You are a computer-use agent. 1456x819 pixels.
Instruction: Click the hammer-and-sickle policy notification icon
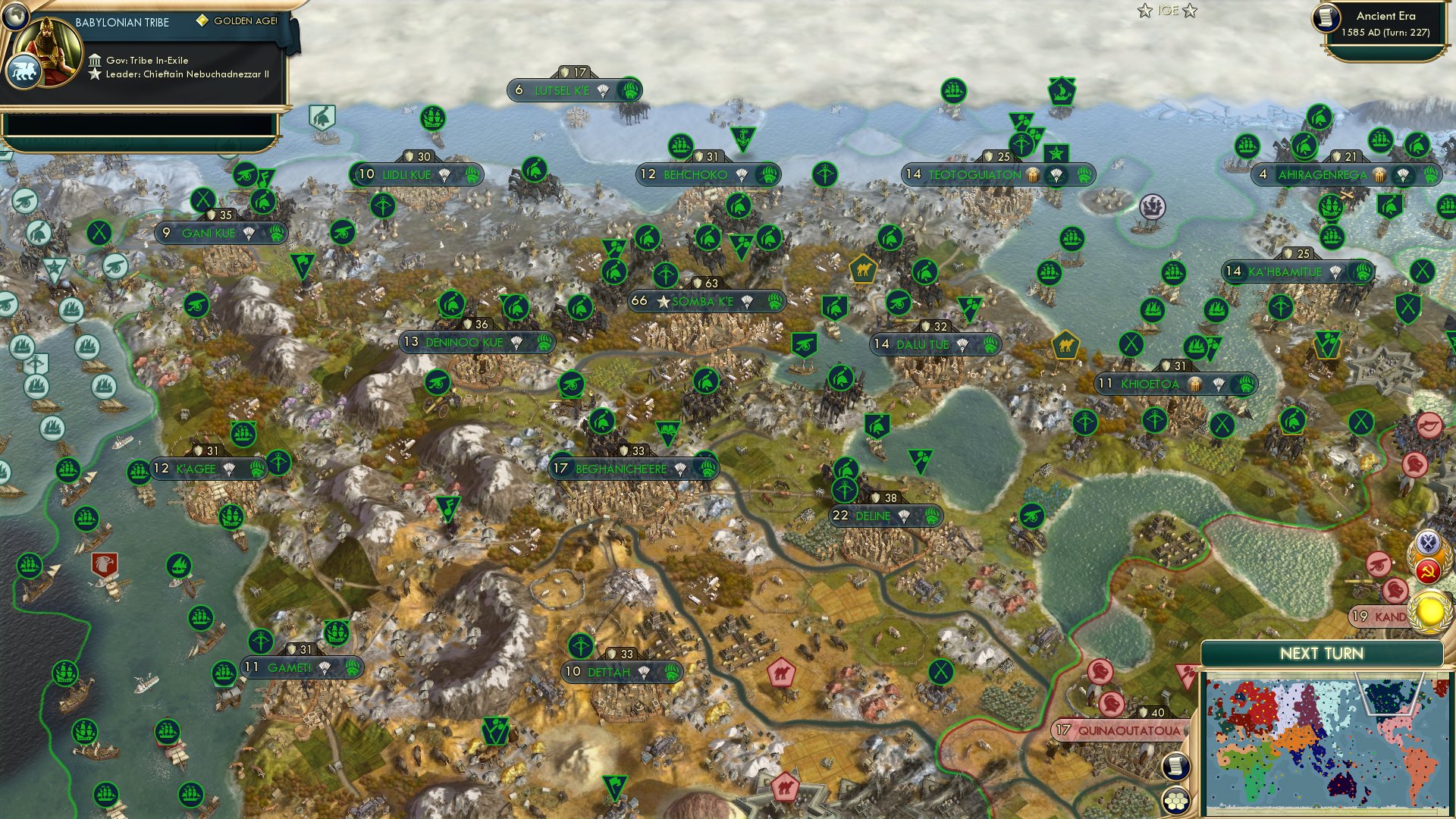click(1427, 572)
